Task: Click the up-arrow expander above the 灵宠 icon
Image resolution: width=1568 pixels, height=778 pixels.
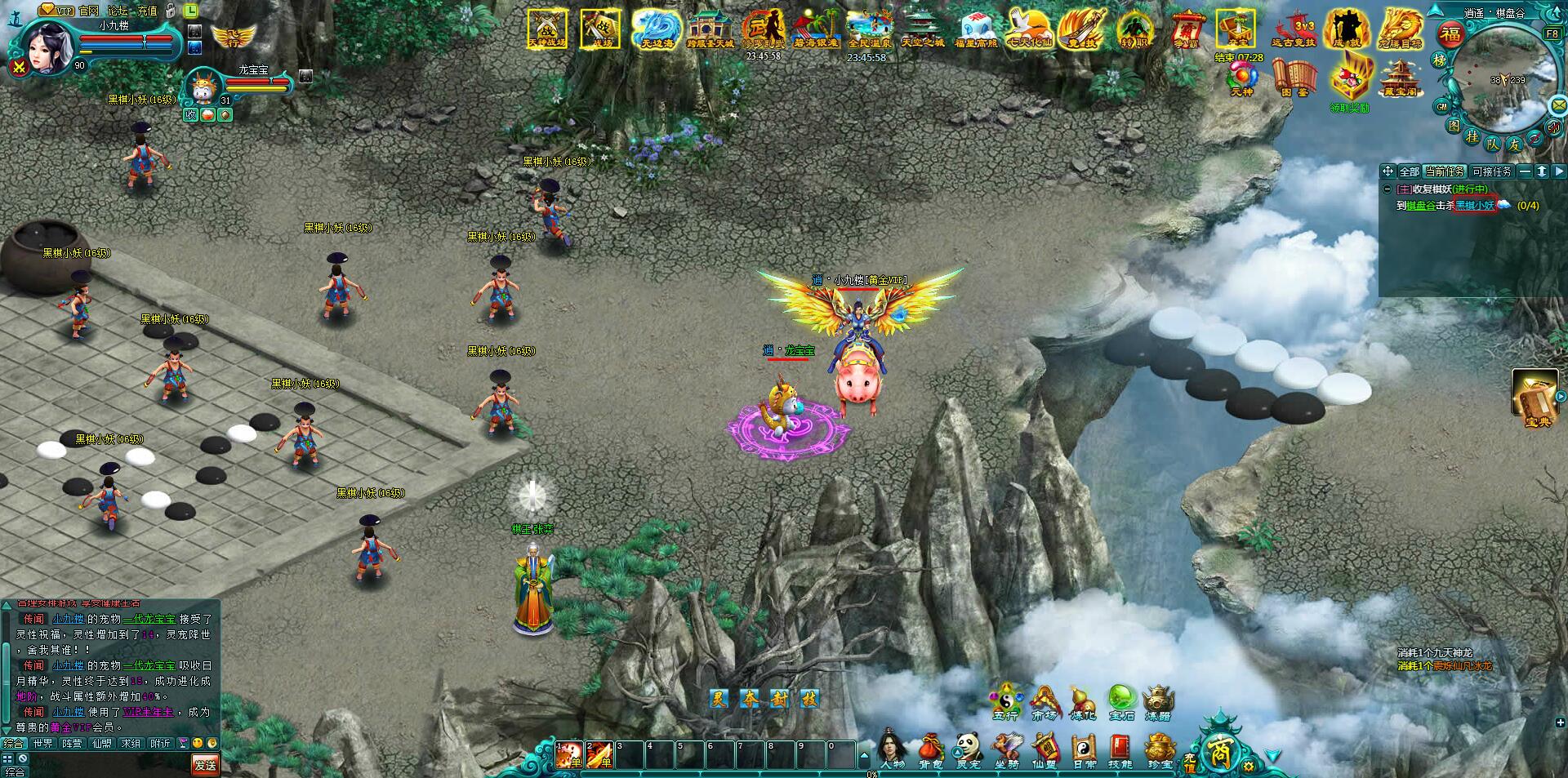Action: (x=957, y=753)
